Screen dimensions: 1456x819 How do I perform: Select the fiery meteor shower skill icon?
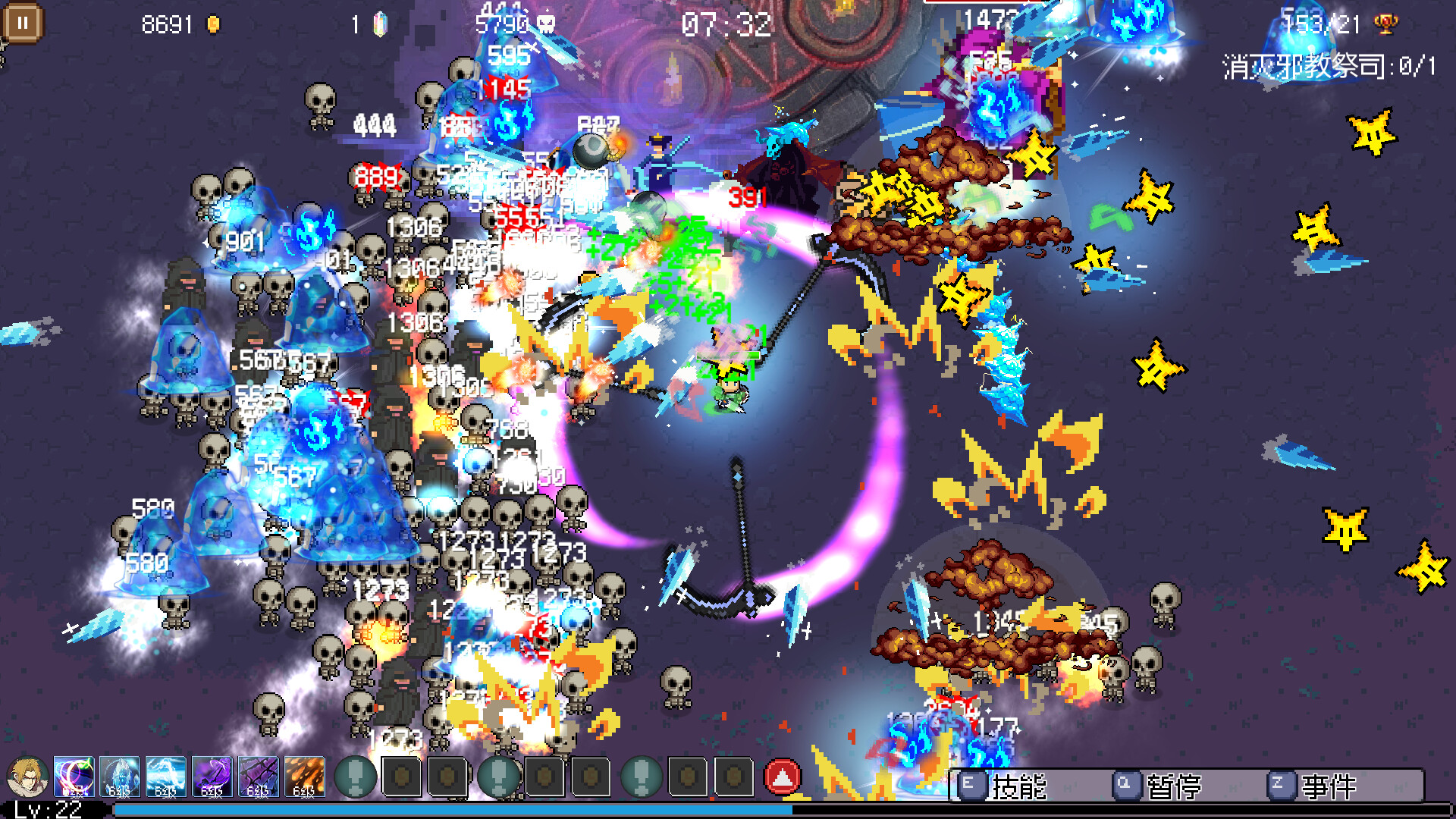click(303, 775)
